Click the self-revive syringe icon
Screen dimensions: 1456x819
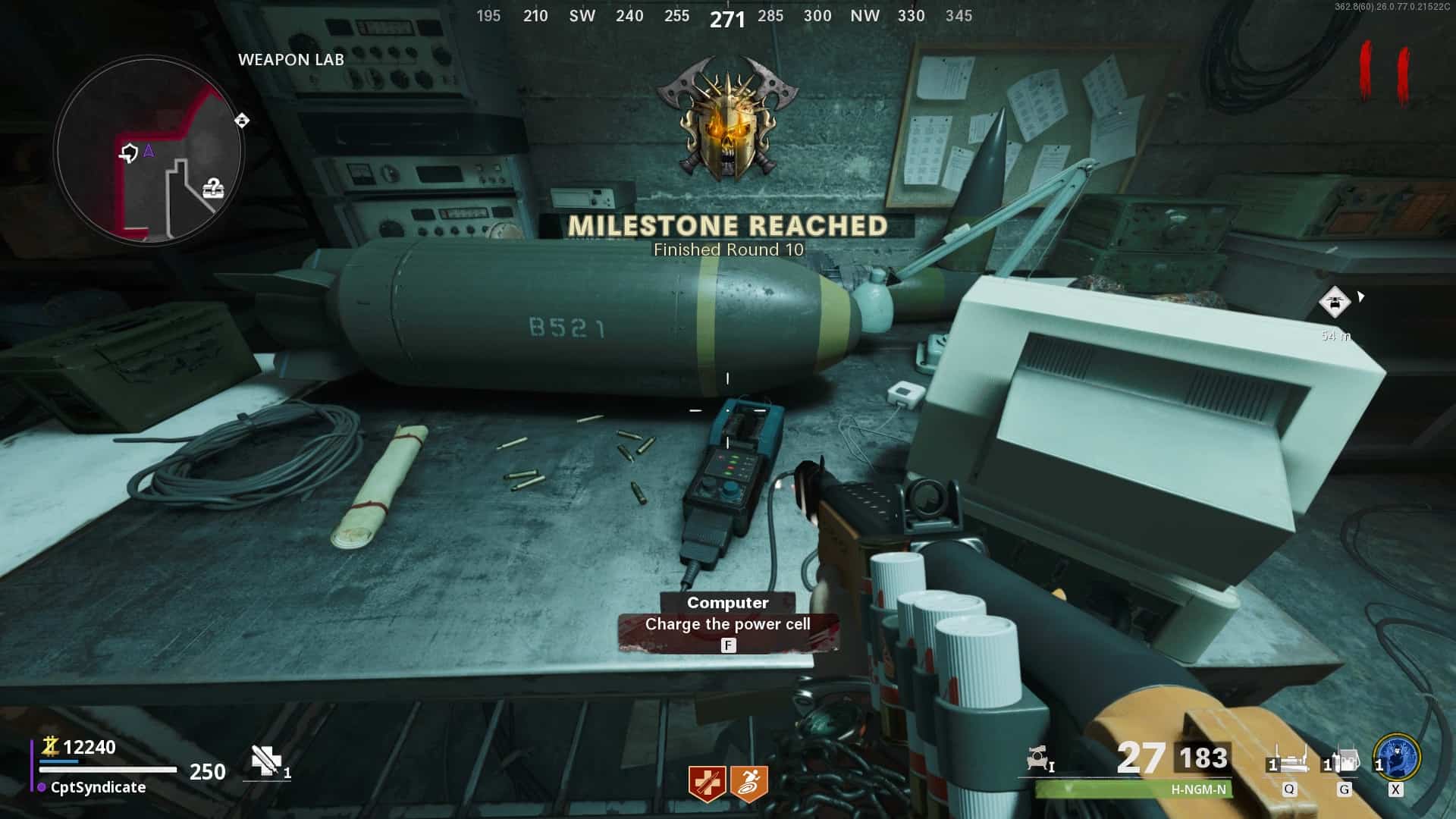tap(265, 761)
